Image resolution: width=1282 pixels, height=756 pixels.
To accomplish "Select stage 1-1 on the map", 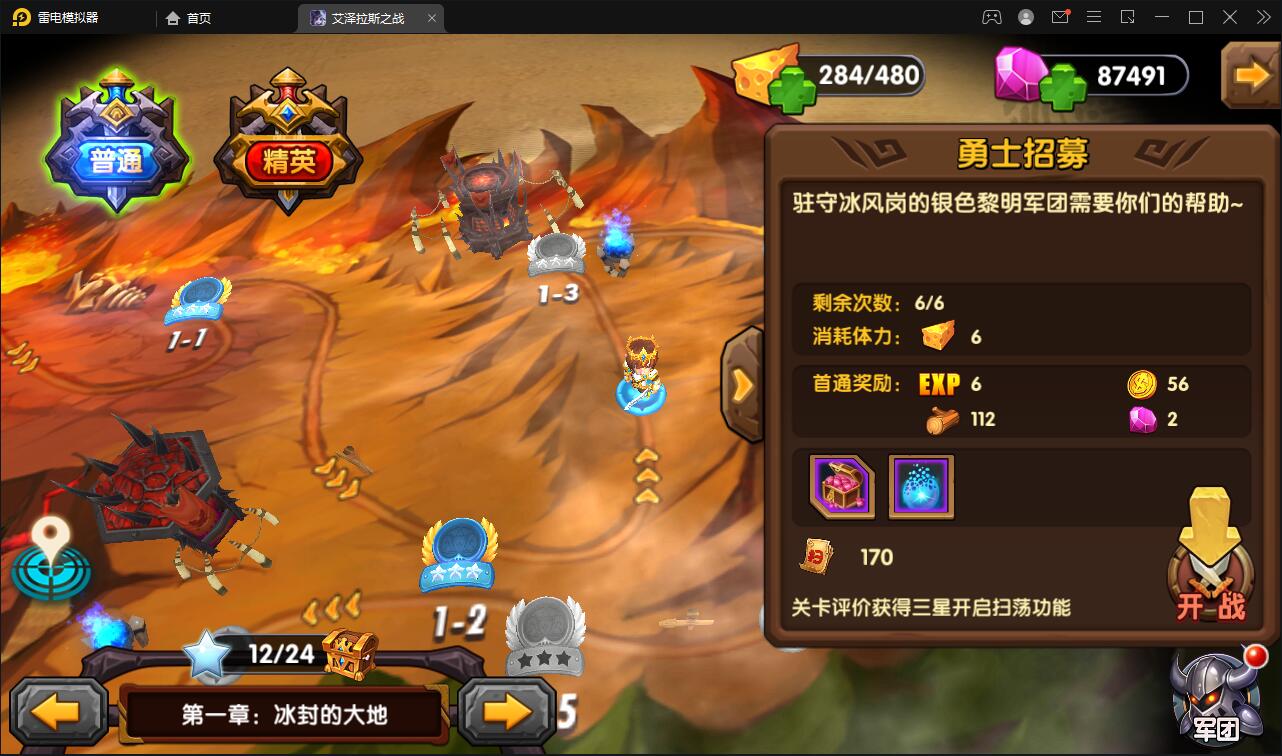I will tap(197, 303).
